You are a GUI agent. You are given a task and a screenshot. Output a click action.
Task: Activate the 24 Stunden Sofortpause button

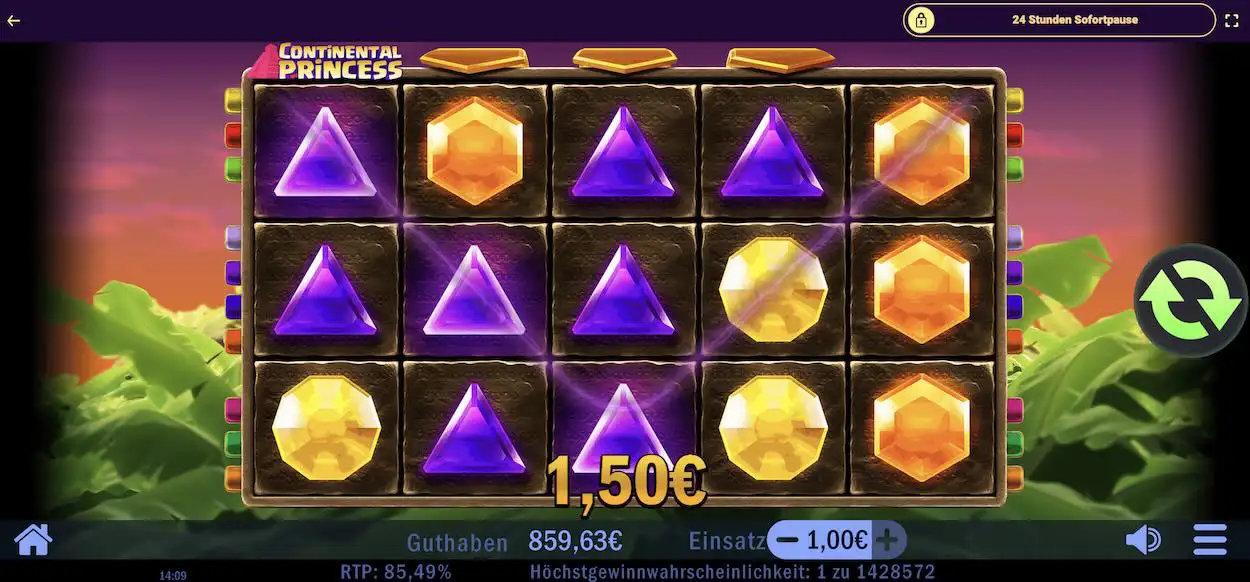click(x=1059, y=20)
